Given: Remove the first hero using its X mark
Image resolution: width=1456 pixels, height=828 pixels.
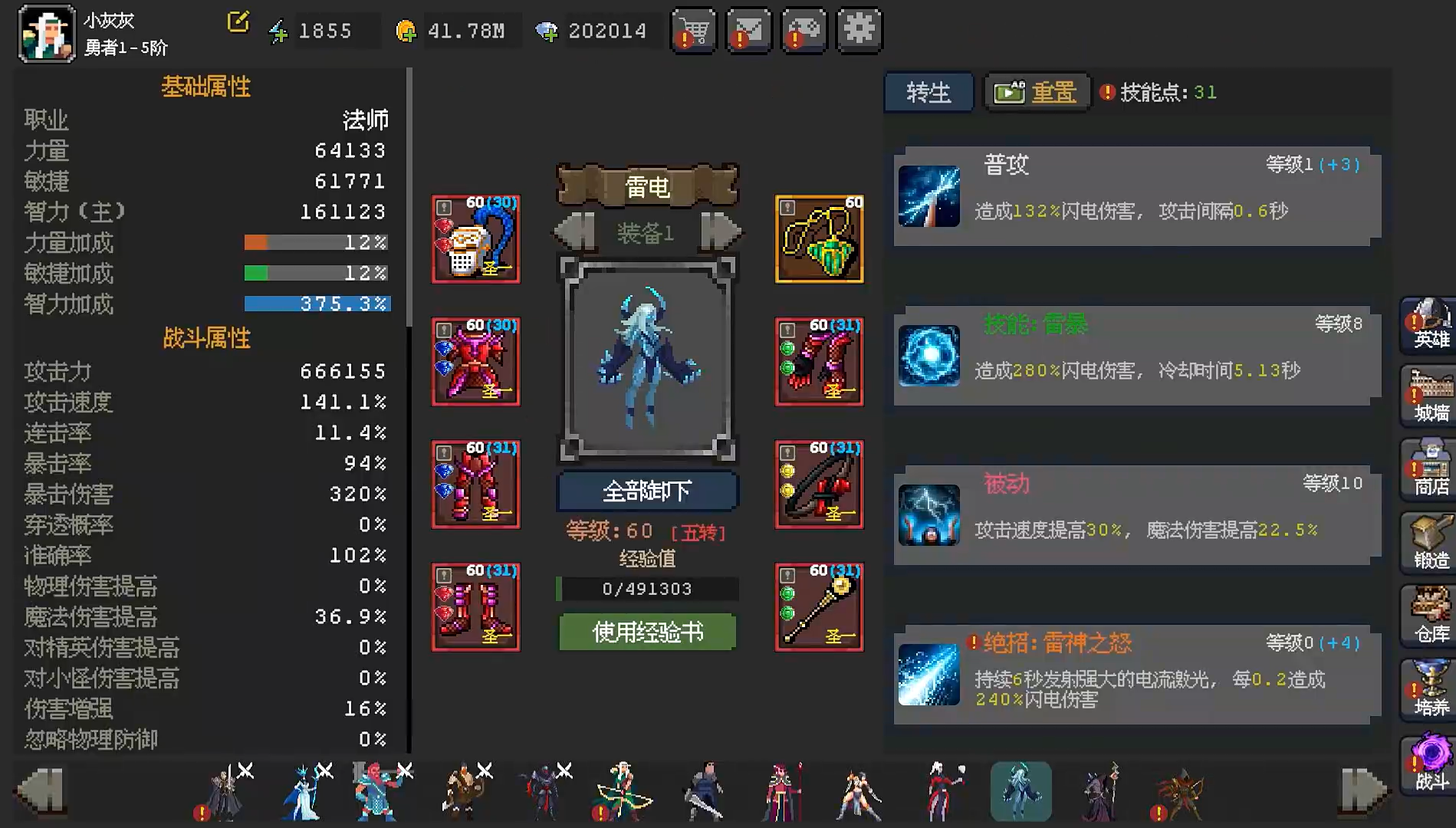Looking at the screenshot, I should pyautogui.click(x=245, y=769).
